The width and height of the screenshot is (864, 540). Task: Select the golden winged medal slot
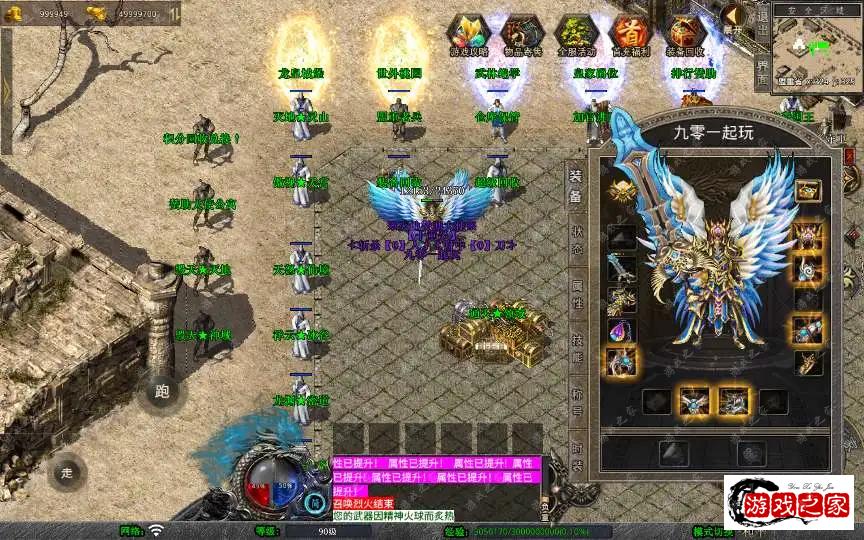tap(621, 190)
